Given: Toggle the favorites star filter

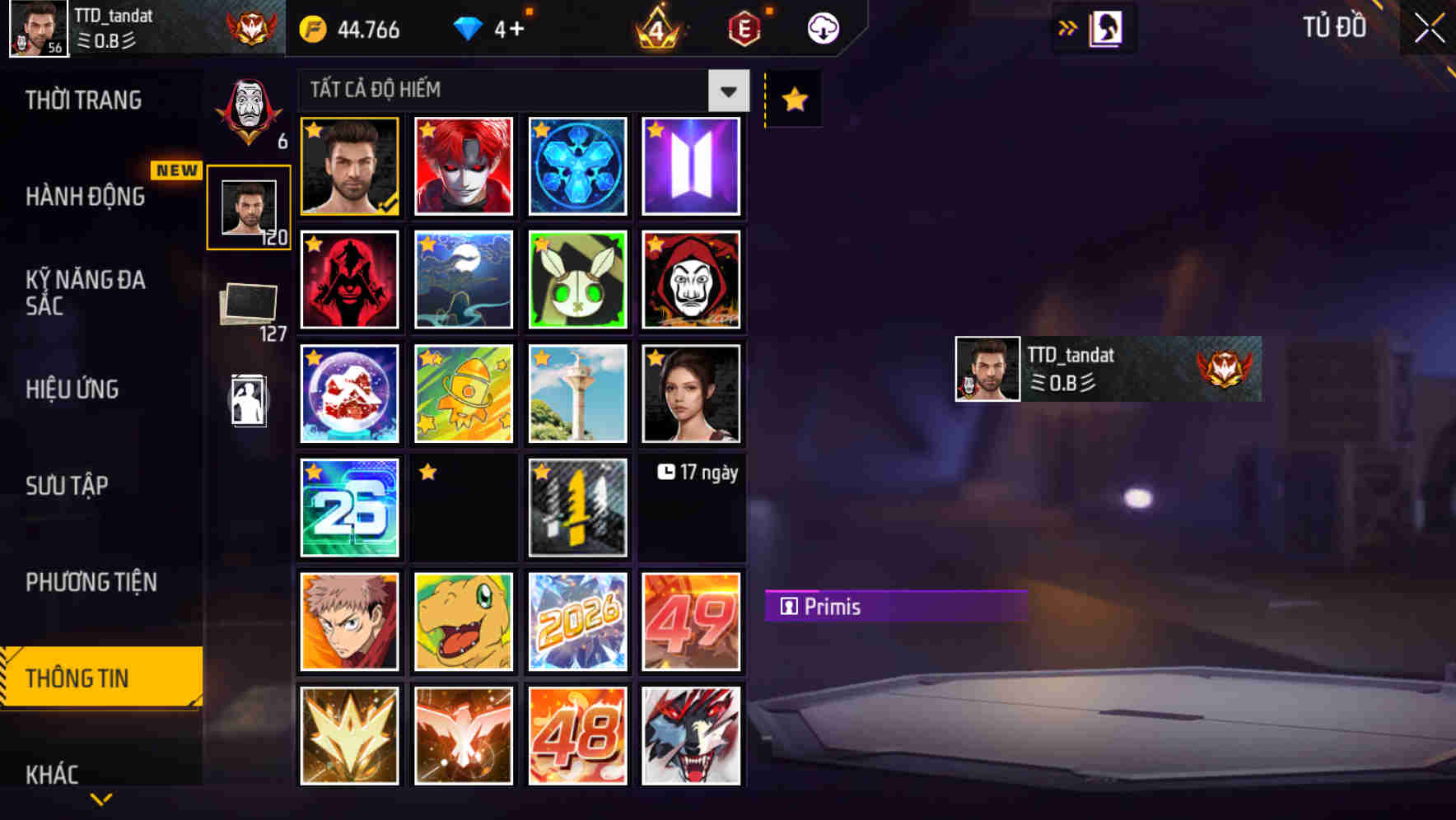Looking at the screenshot, I should [x=793, y=99].
